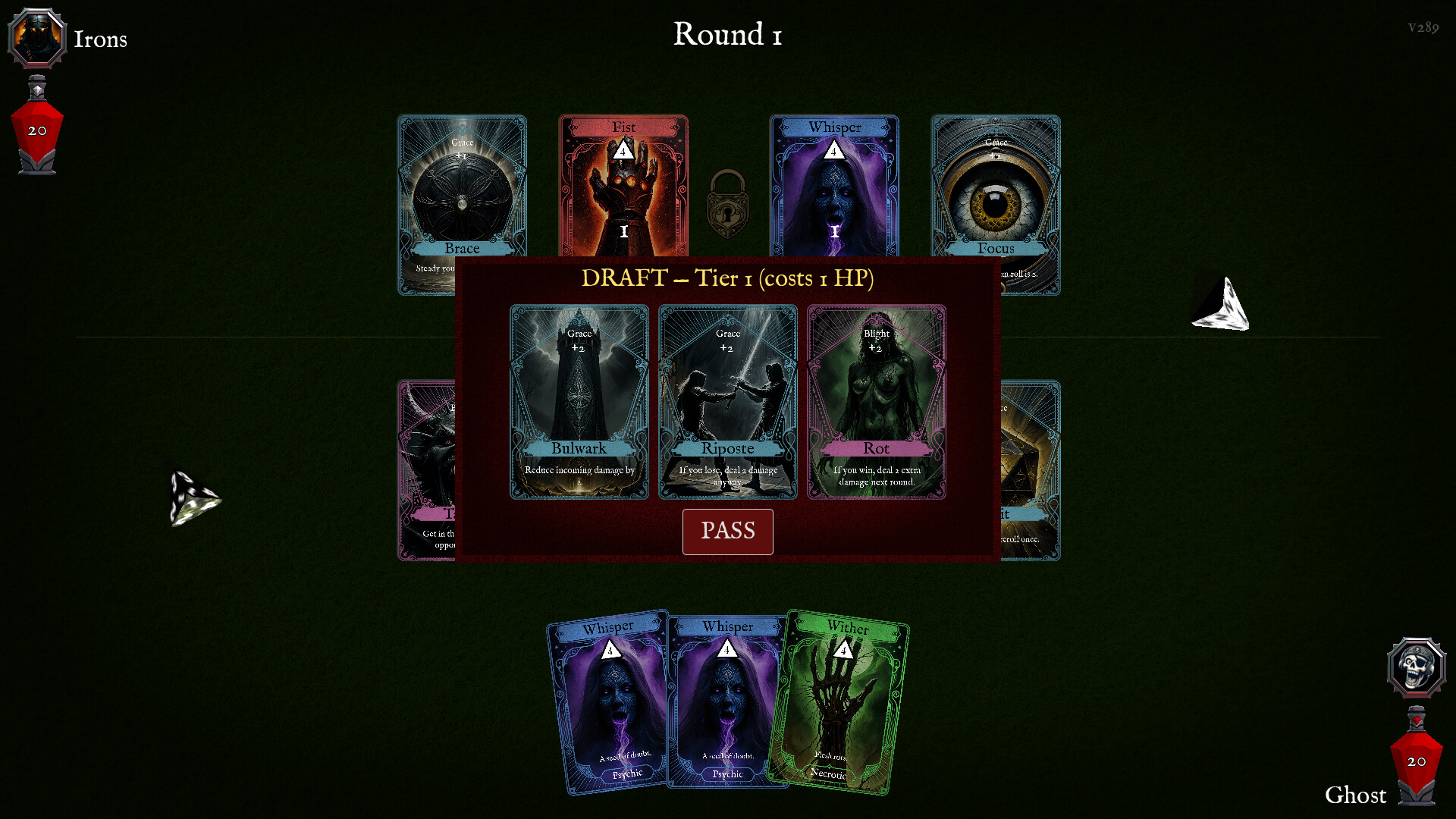Click the DRAFT Tier 1 title banner

pos(726,278)
